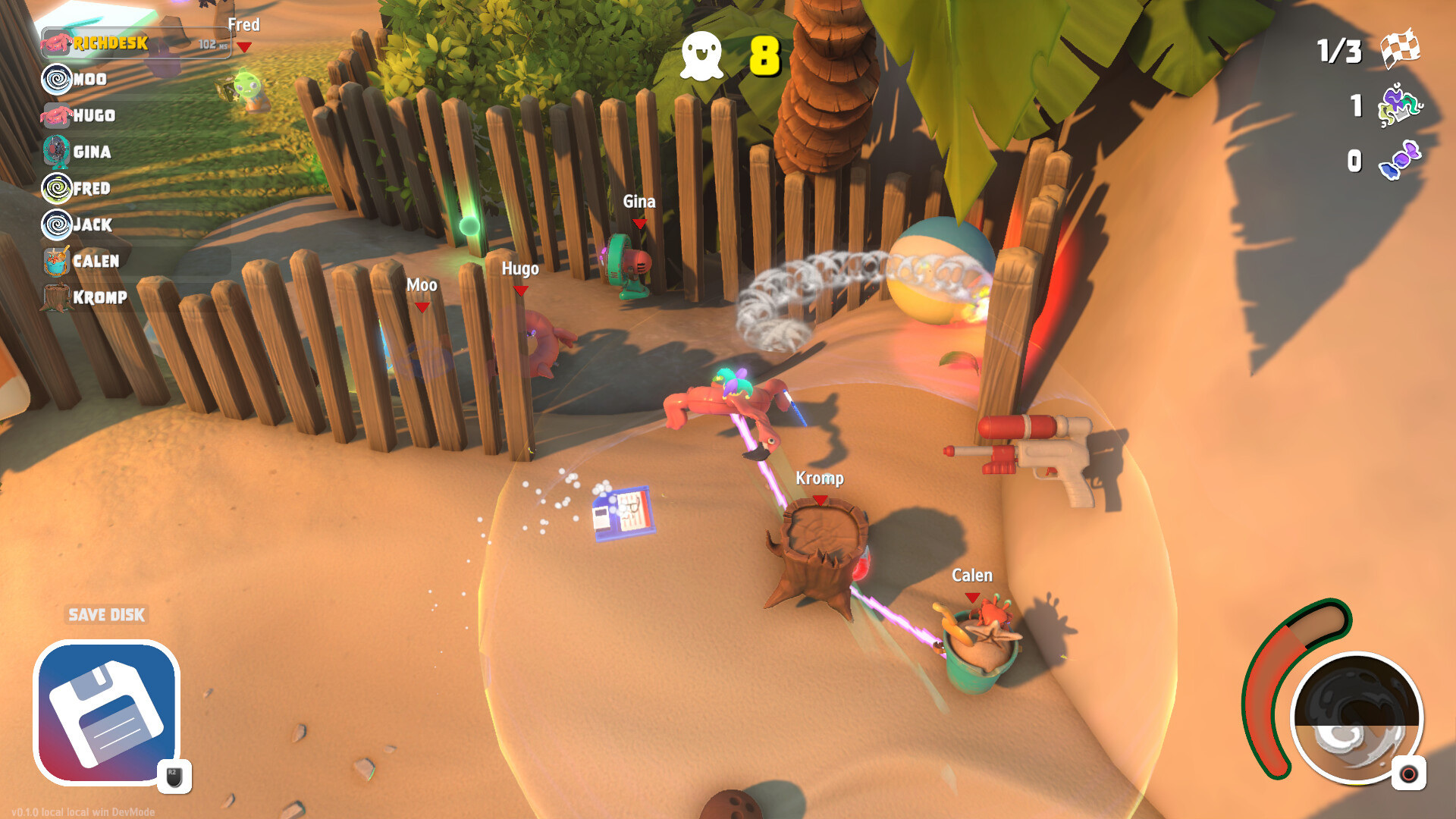The width and height of the screenshot is (1456, 819).
Task: Select Moo in the player list
Action: point(89,79)
